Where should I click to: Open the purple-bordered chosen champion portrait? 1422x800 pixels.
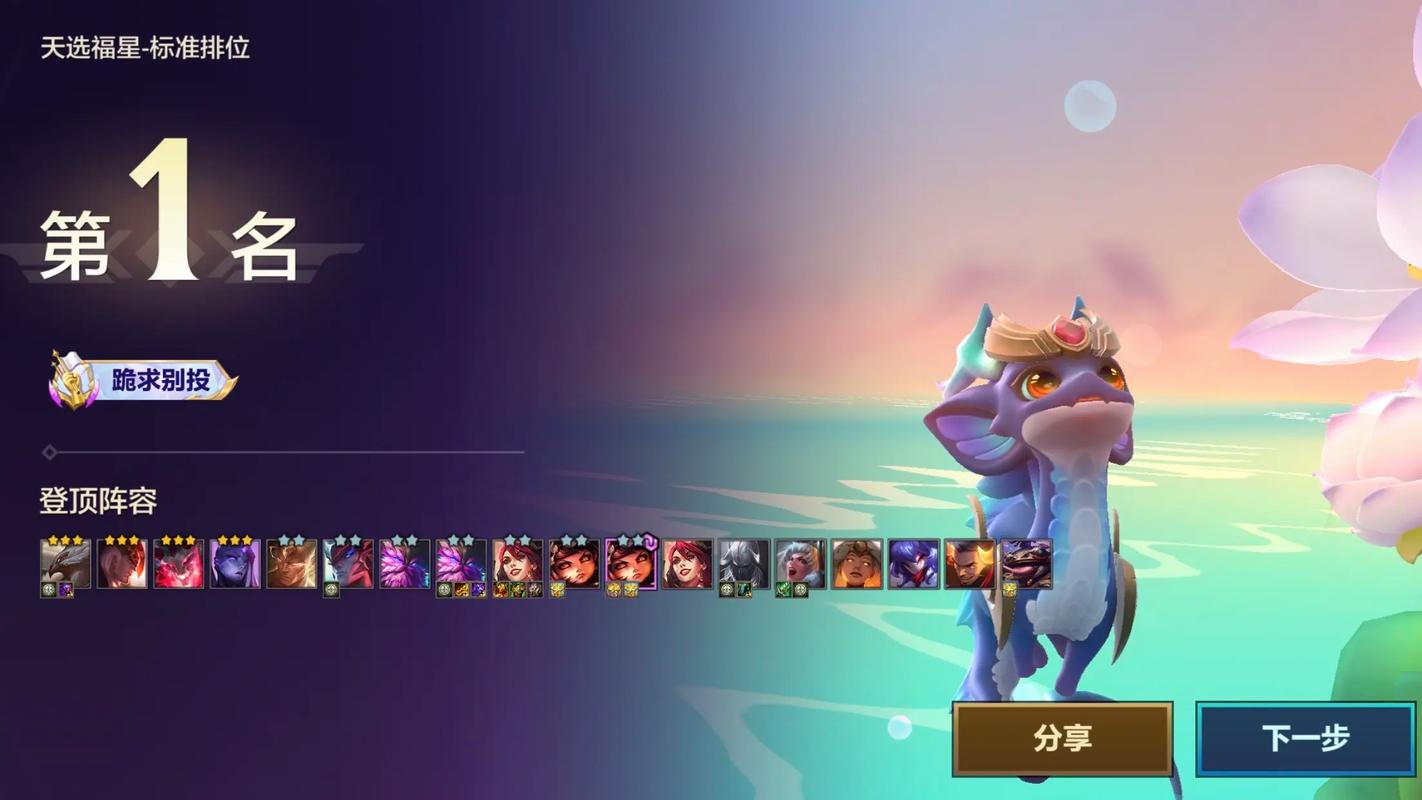pos(631,564)
